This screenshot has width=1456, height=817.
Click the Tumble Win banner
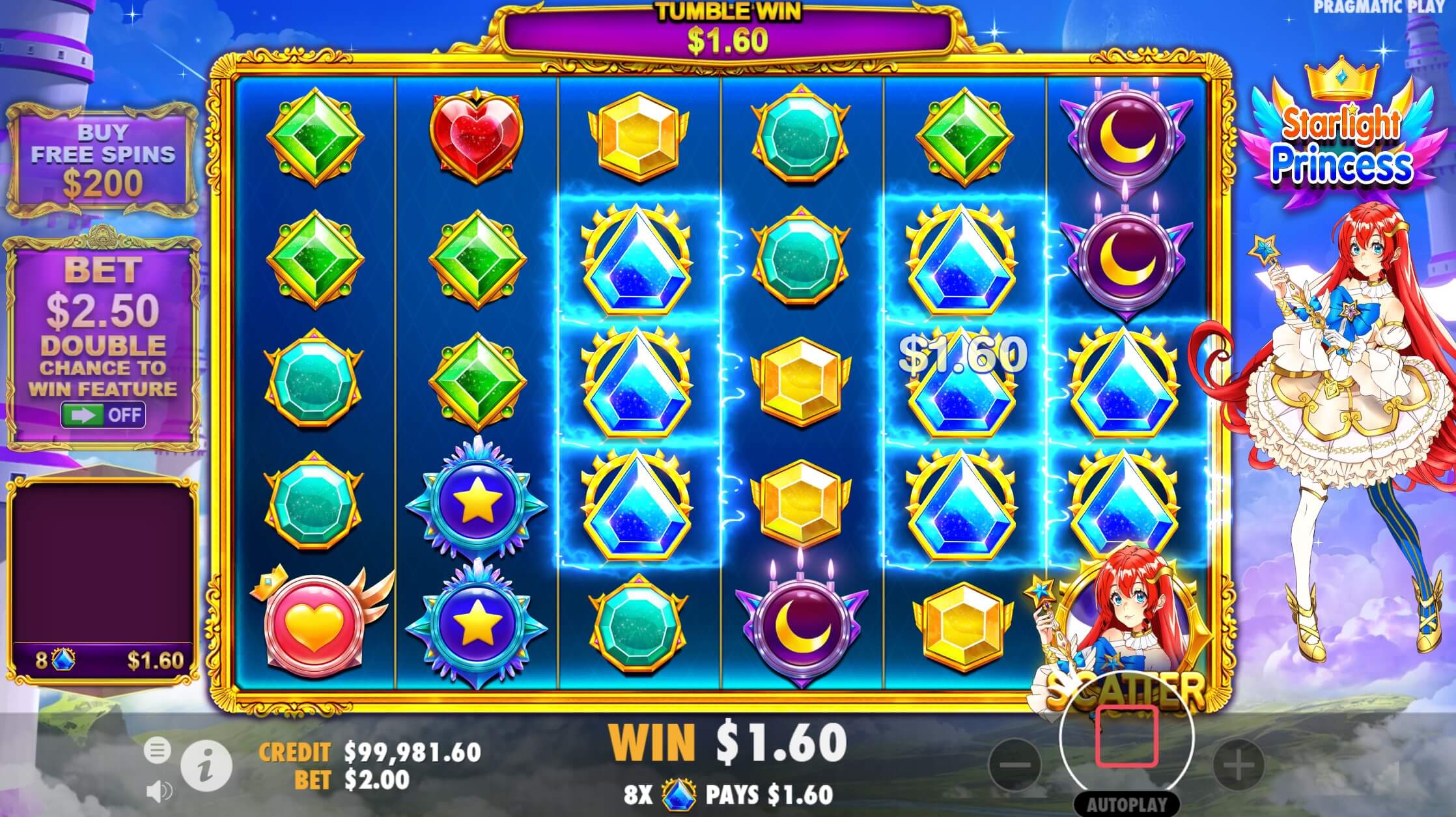tap(730, 29)
